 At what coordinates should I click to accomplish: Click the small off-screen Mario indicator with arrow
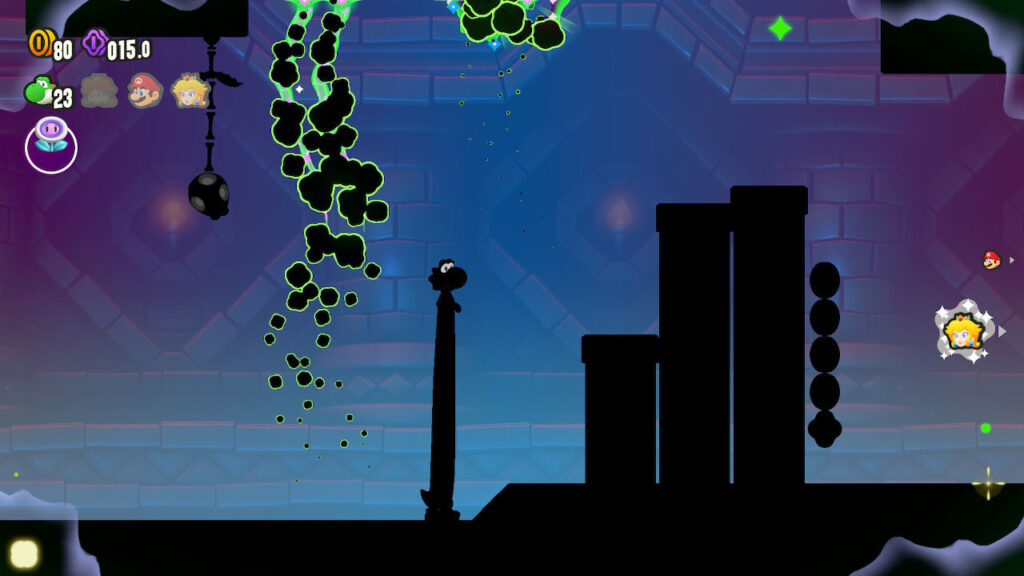(x=992, y=260)
